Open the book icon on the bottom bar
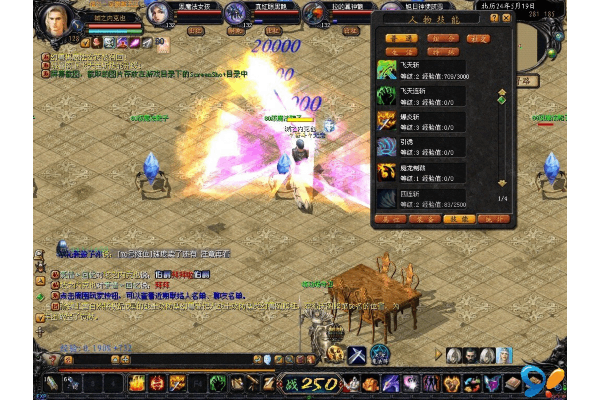The height and width of the screenshot is (400, 600). point(514,383)
